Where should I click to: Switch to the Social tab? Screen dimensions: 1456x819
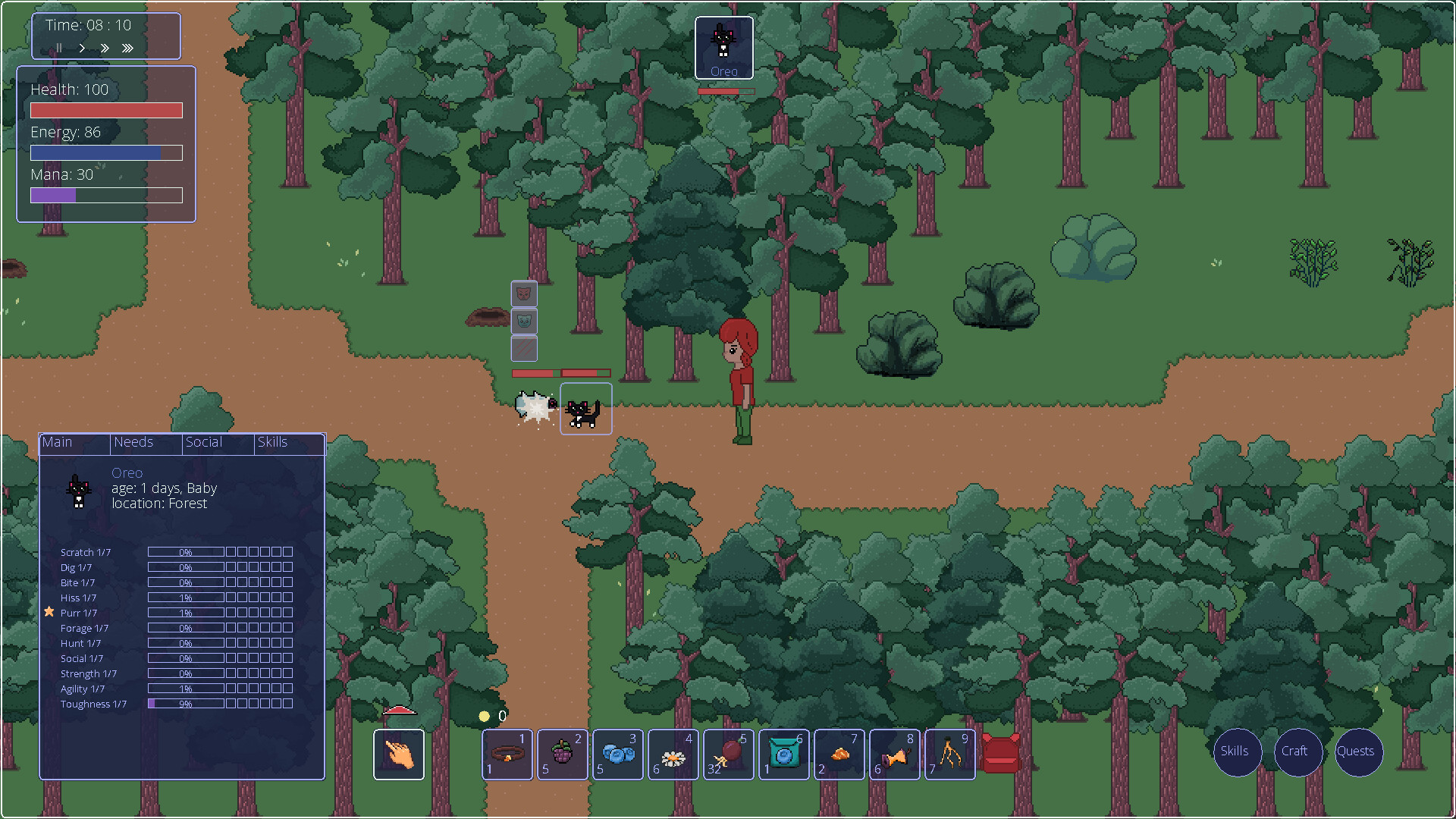(203, 442)
